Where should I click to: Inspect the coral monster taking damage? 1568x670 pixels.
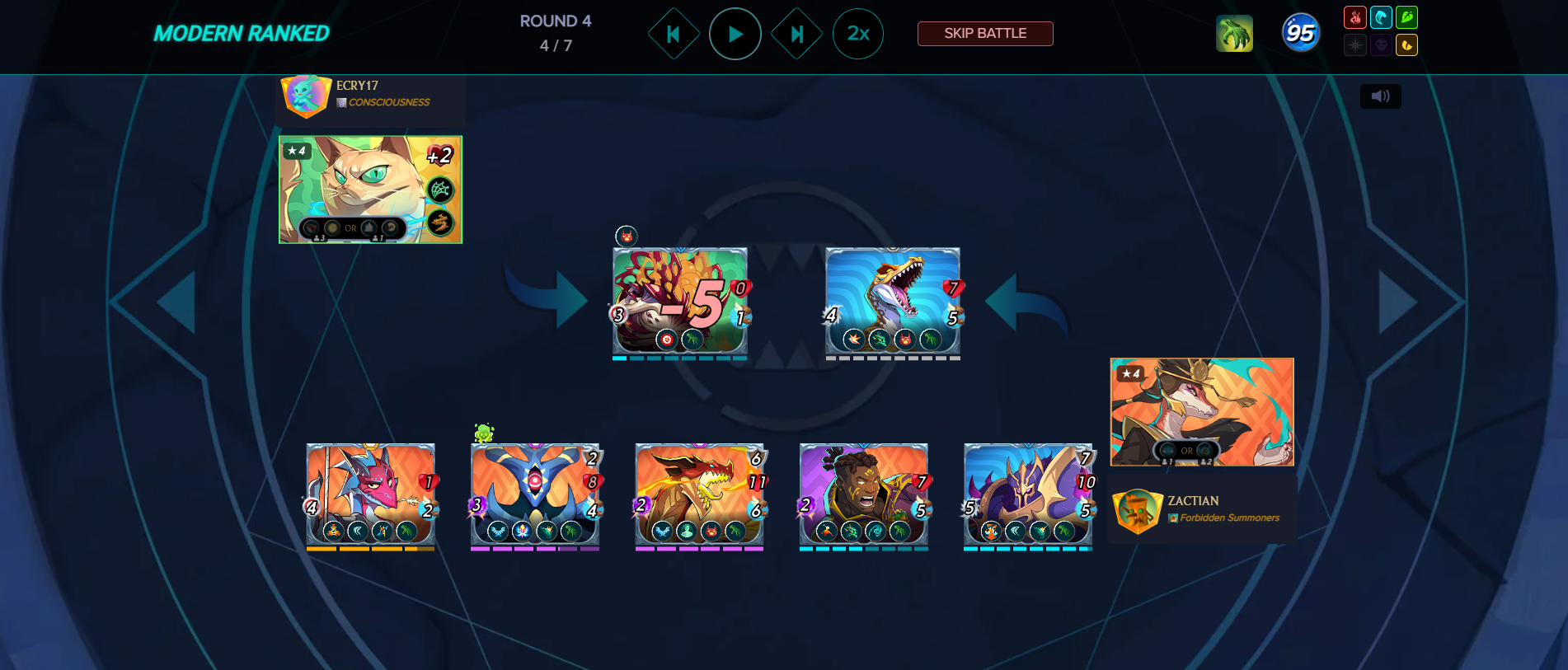679,301
